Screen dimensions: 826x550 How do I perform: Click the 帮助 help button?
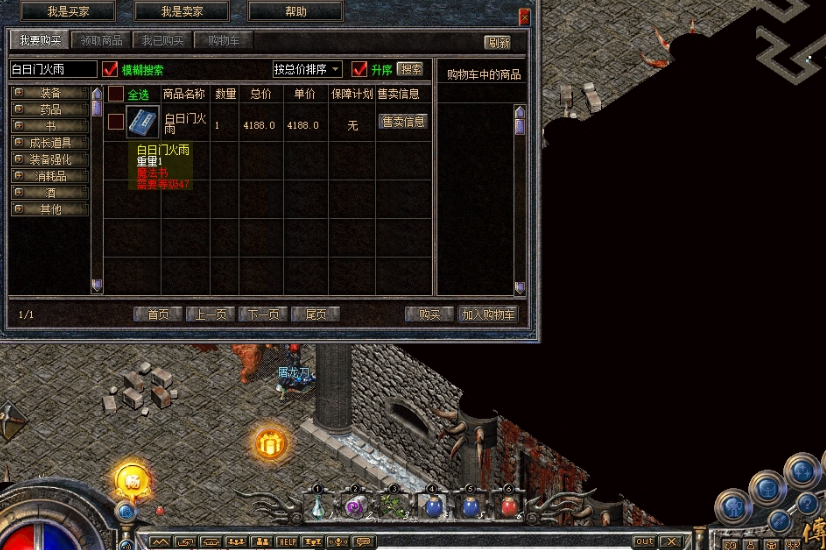coord(295,12)
